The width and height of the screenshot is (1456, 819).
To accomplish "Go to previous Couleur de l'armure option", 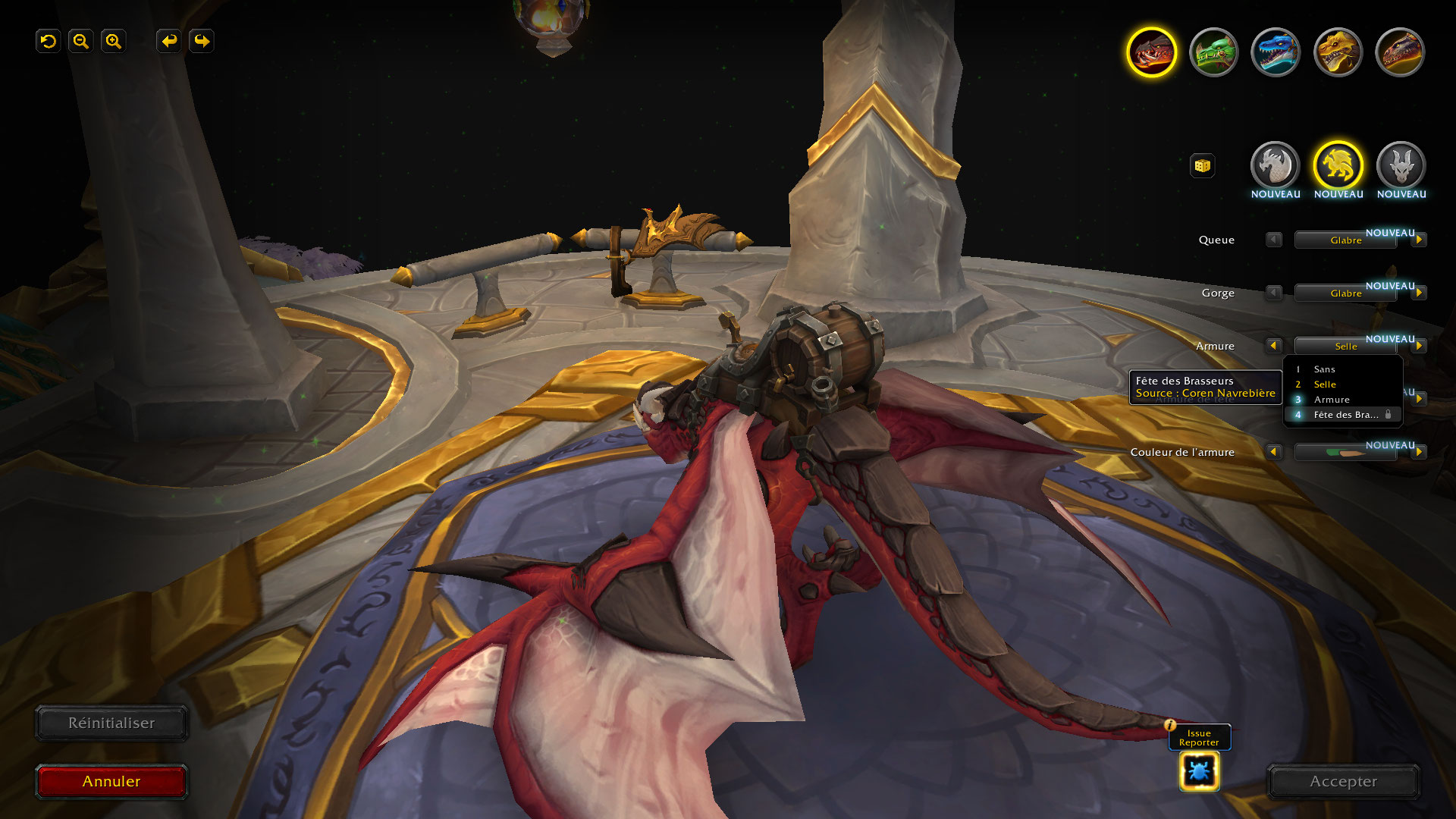I will (x=1273, y=452).
